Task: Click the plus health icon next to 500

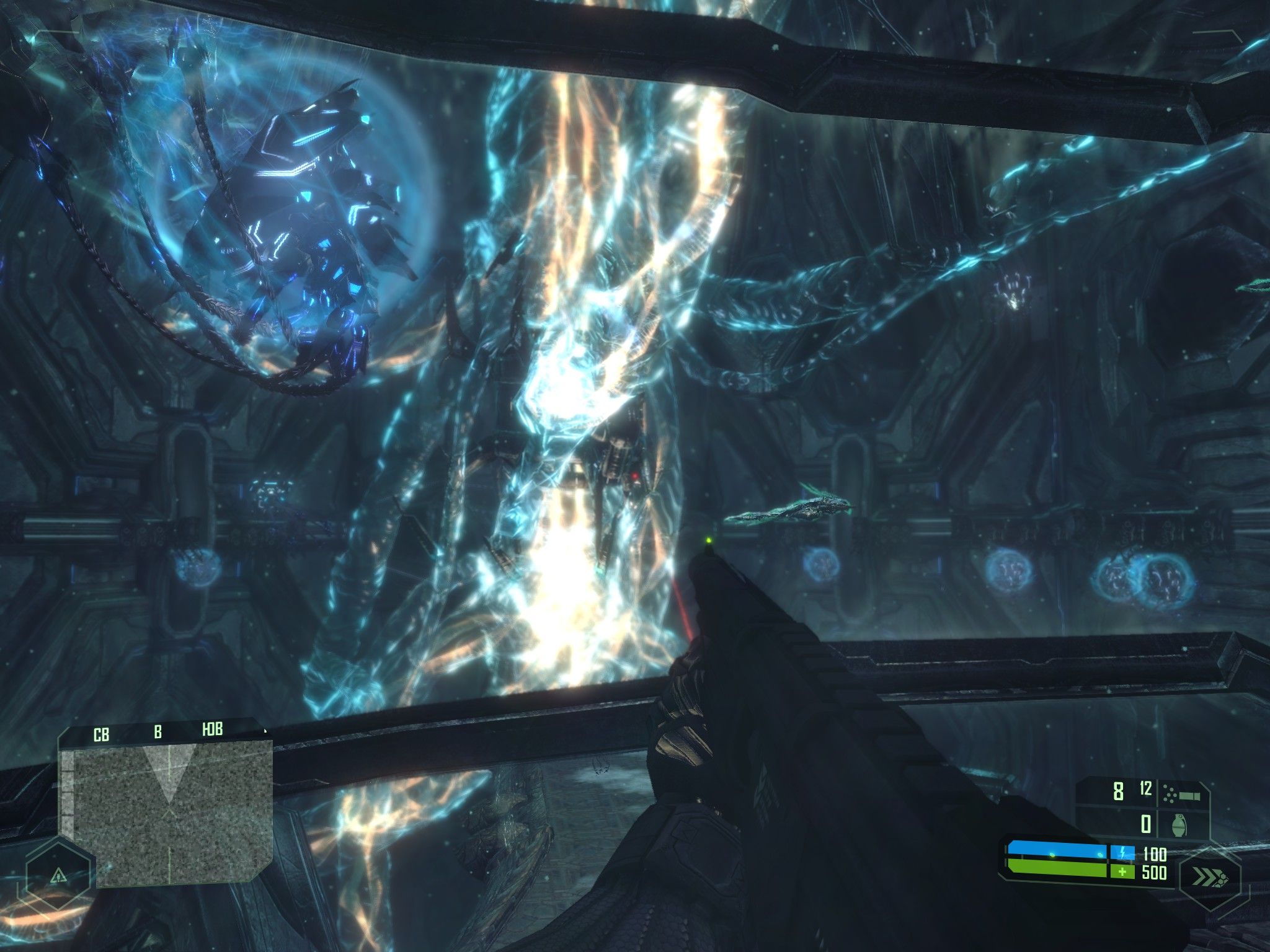Action: 1122,871
